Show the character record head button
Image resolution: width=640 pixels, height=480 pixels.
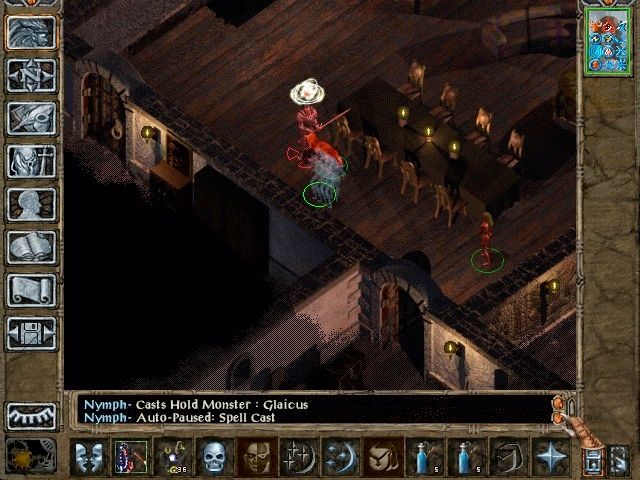pyautogui.click(x=31, y=204)
